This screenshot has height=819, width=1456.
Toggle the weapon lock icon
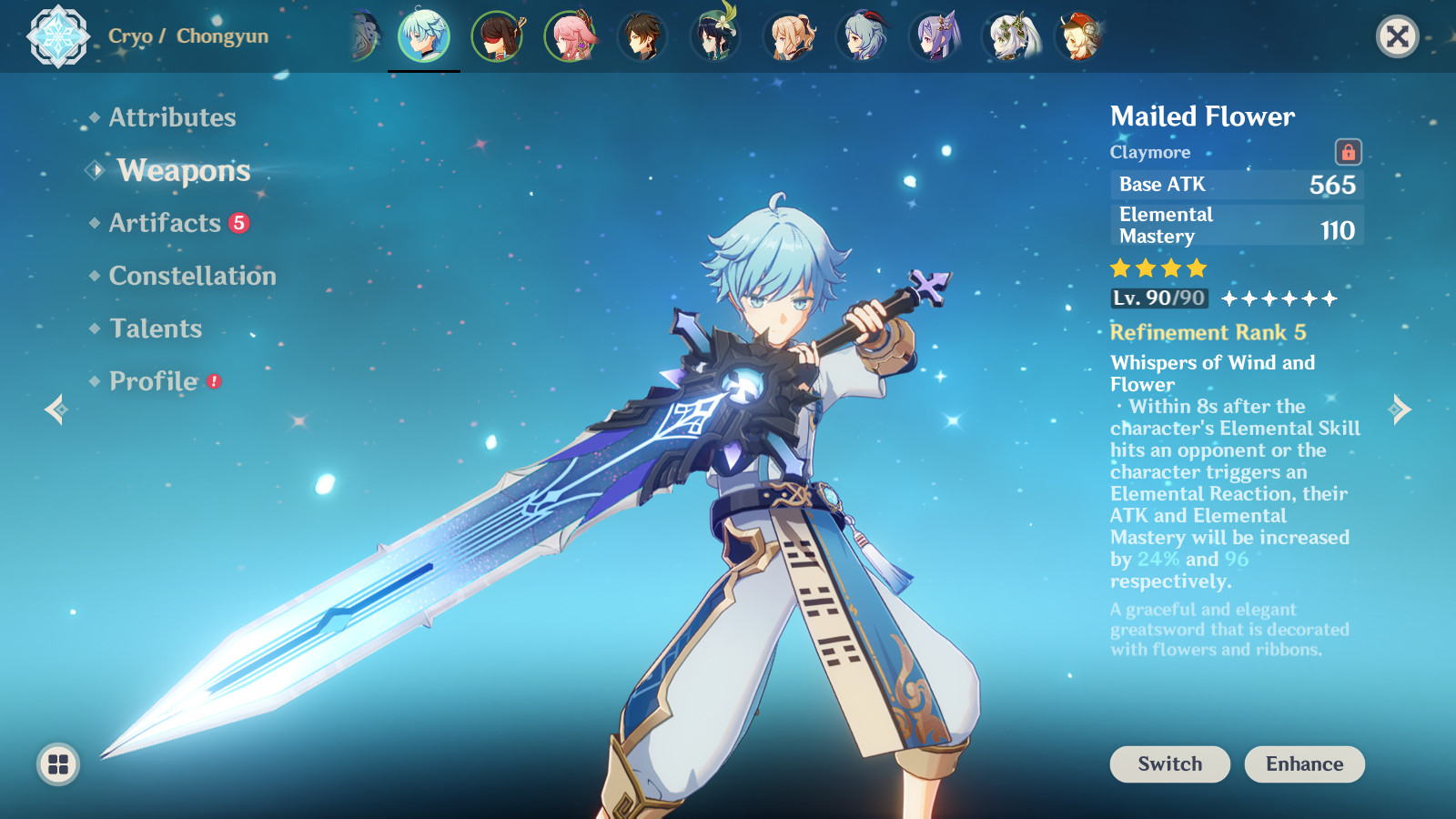click(x=1348, y=152)
